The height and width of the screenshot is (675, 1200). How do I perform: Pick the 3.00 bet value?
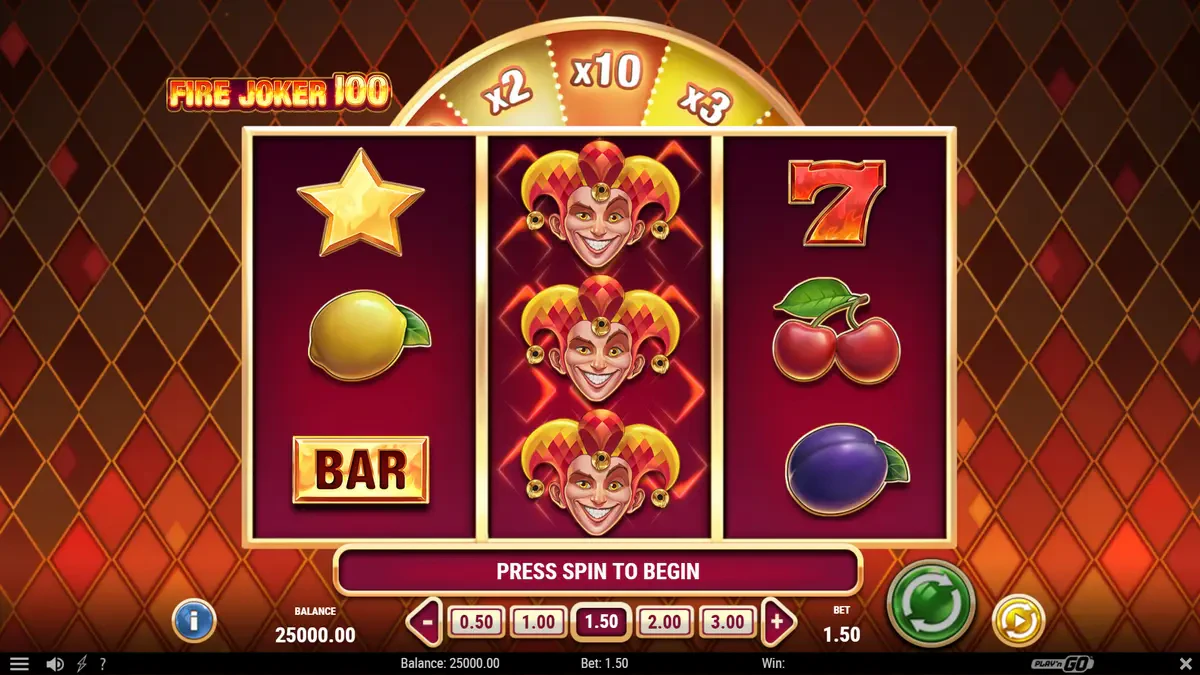click(727, 622)
